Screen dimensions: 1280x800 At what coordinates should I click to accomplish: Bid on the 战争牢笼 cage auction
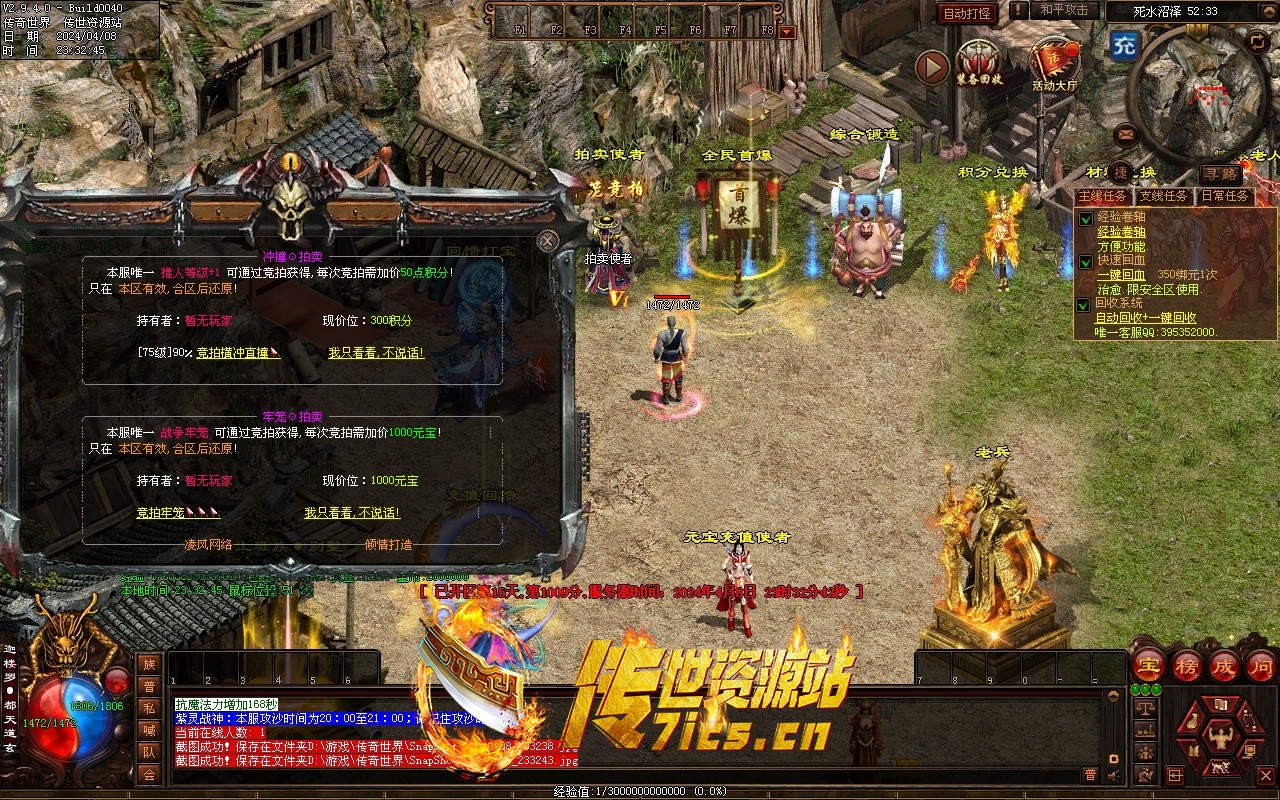178,513
